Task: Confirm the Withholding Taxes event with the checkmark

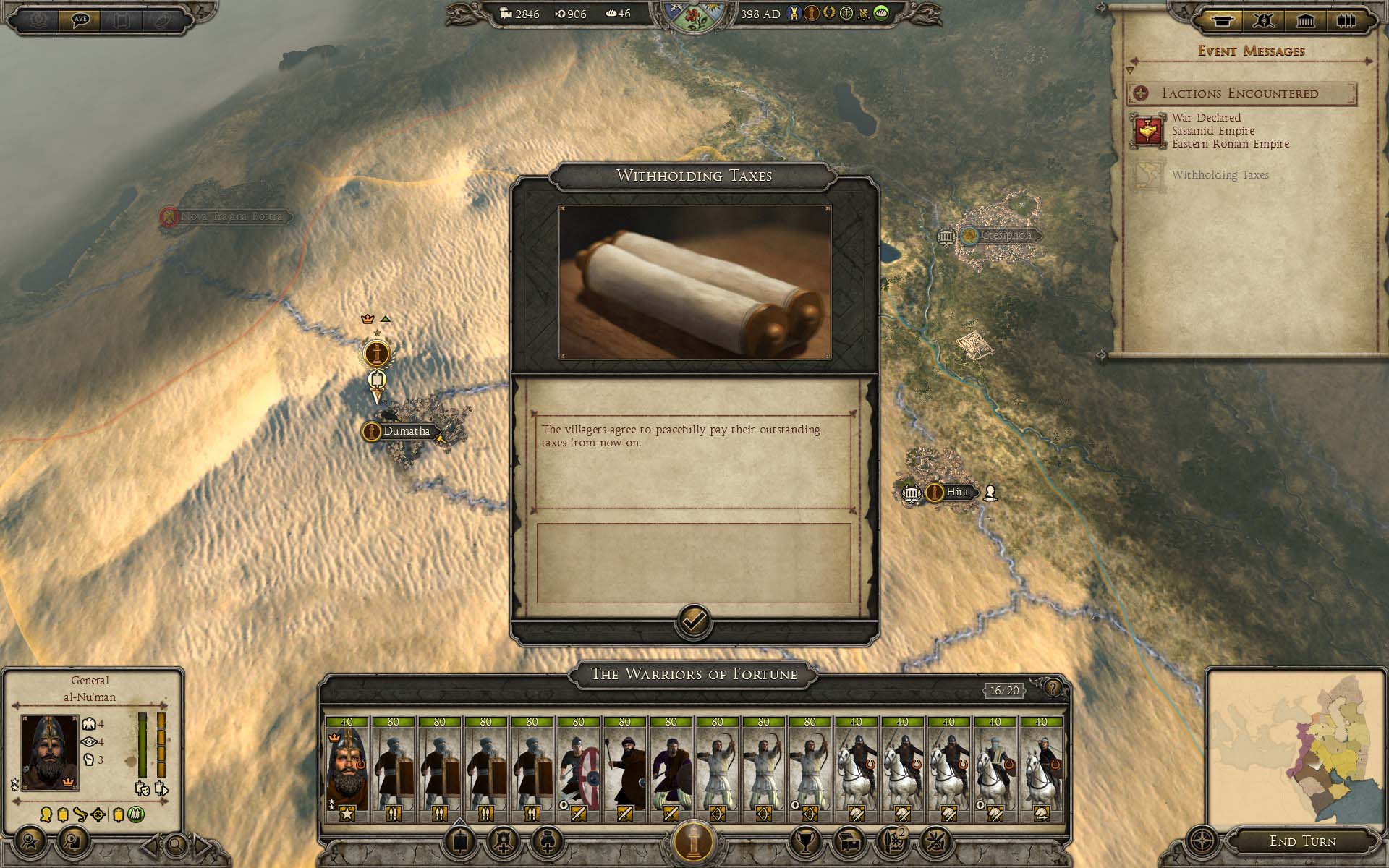Action: (694, 621)
